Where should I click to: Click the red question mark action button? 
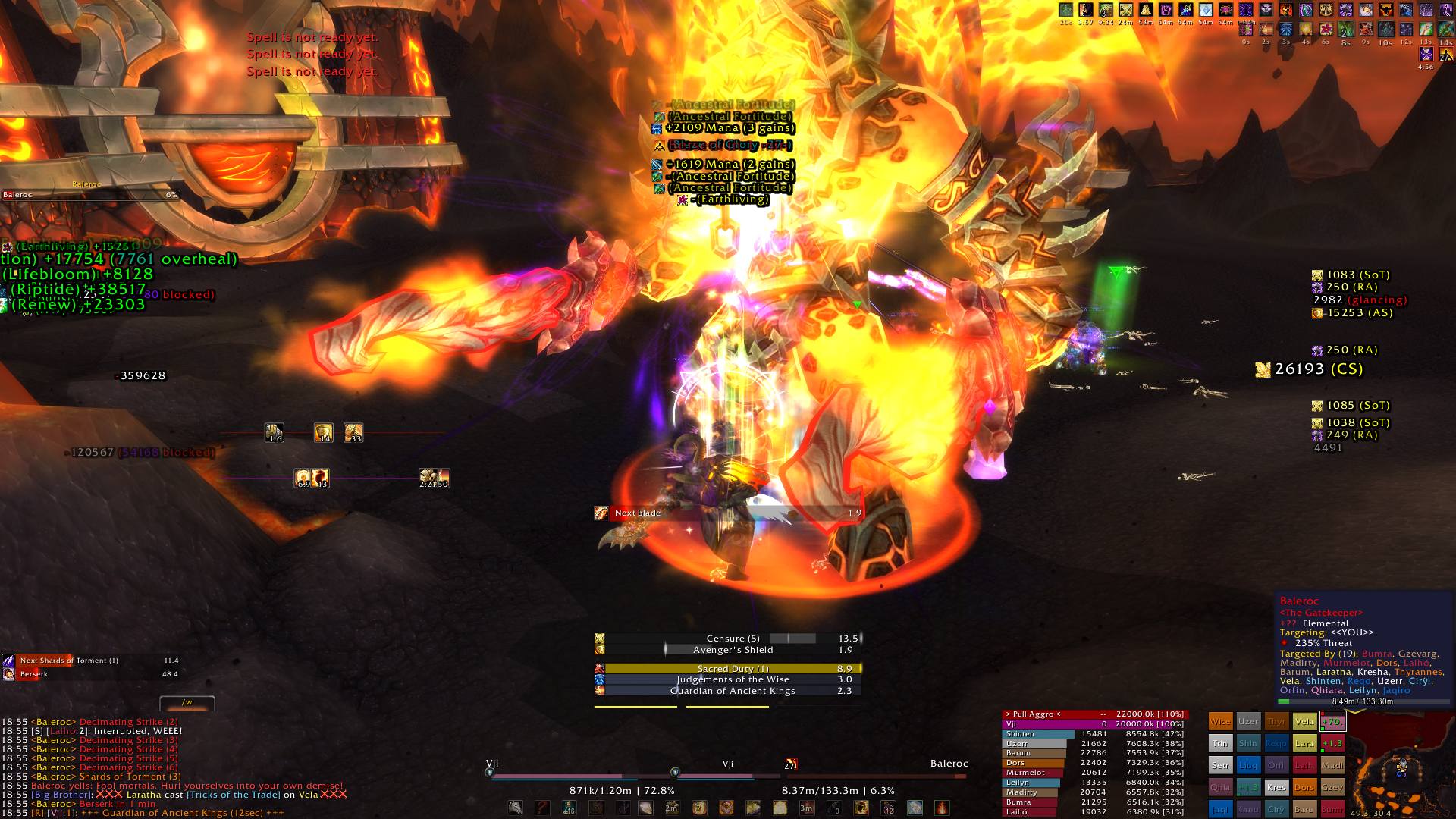[542, 808]
